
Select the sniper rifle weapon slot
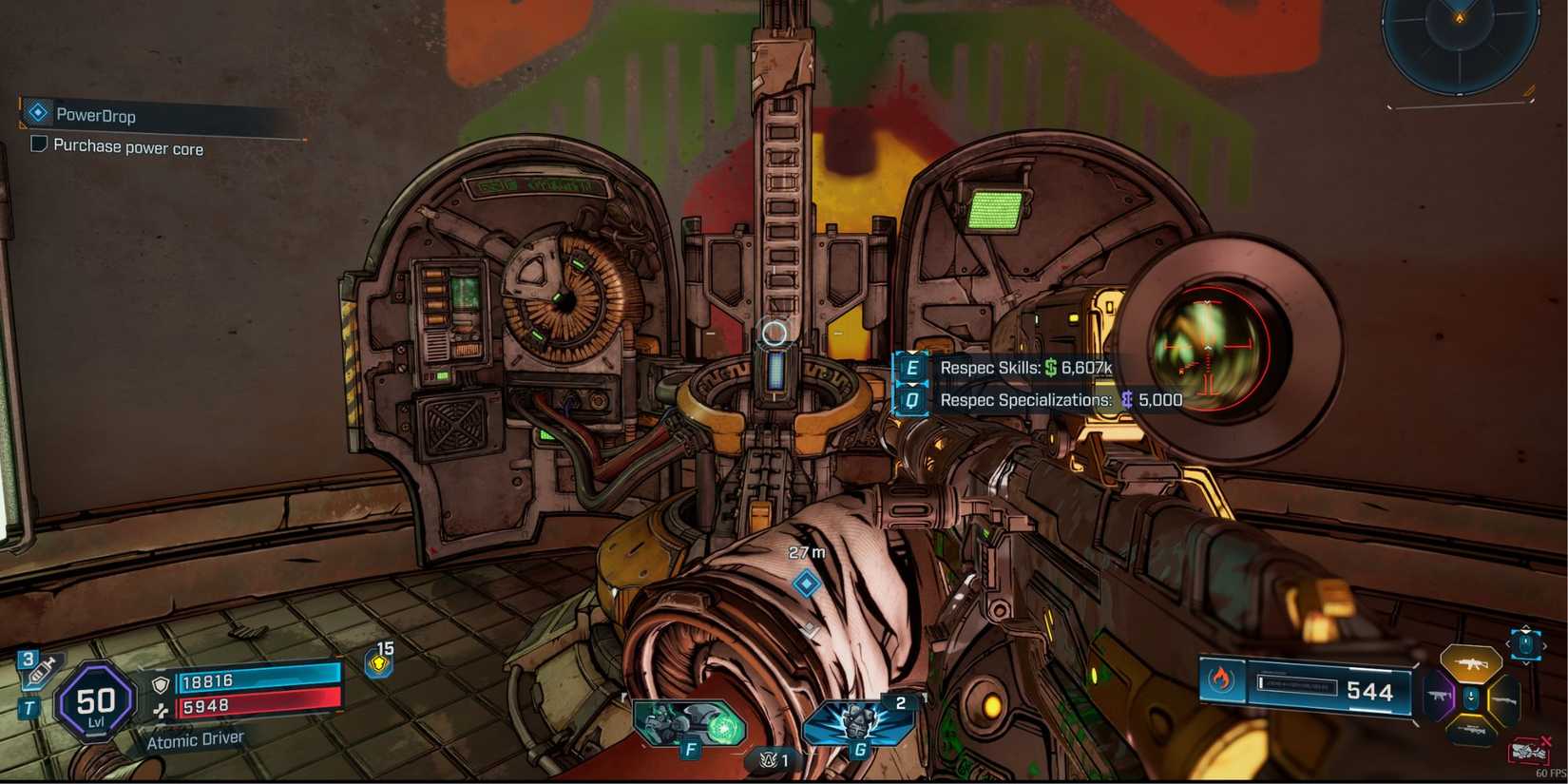click(x=1472, y=730)
